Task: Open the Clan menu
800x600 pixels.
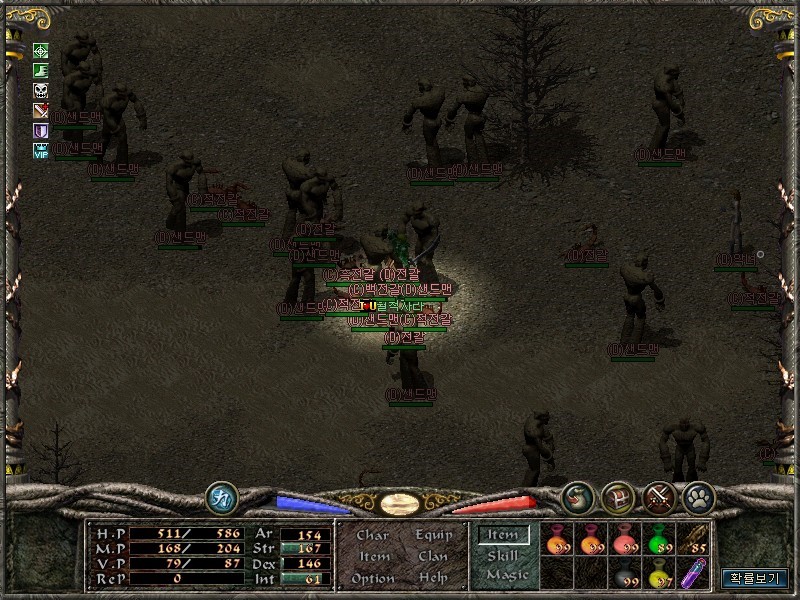Action: [x=434, y=557]
